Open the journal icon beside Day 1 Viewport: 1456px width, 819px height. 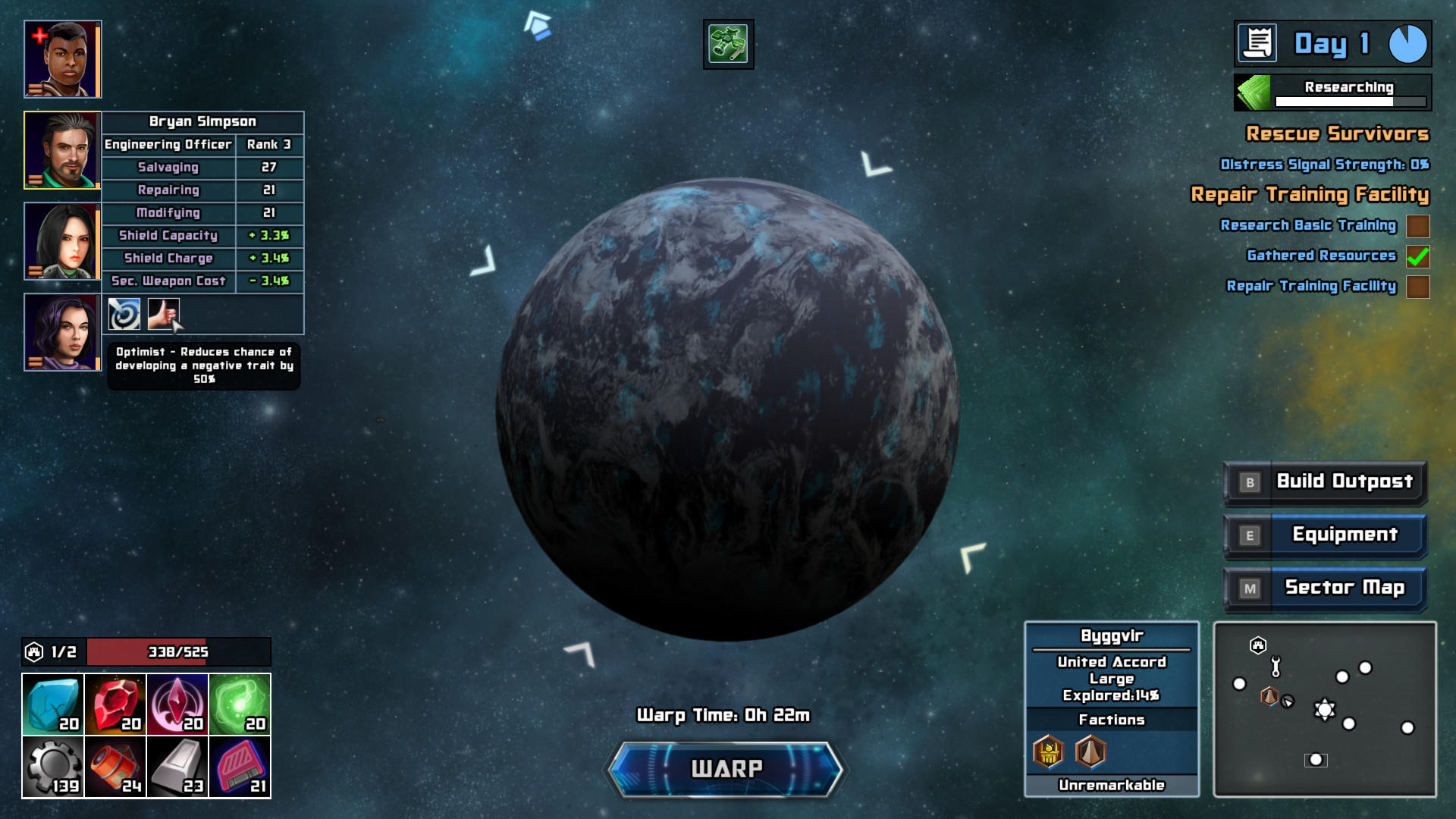click(1258, 43)
